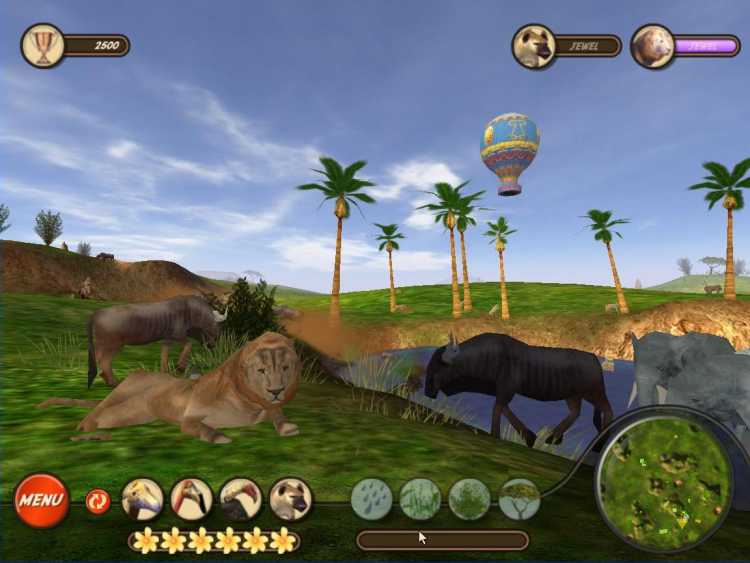
Task: Select the lion Jewel portrait at top
Action: (x=653, y=46)
